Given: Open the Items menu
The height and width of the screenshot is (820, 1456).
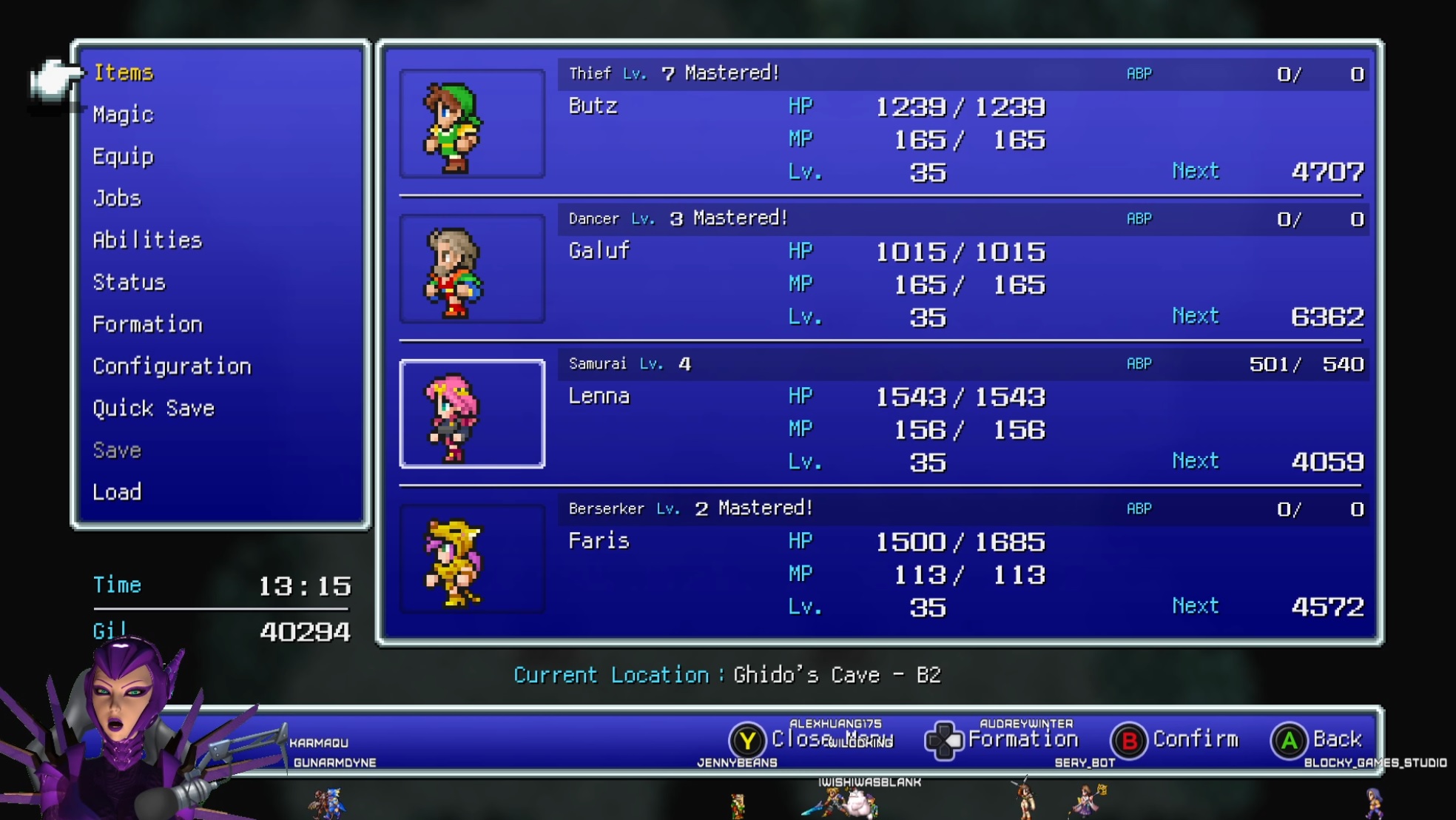Looking at the screenshot, I should [124, 73].
